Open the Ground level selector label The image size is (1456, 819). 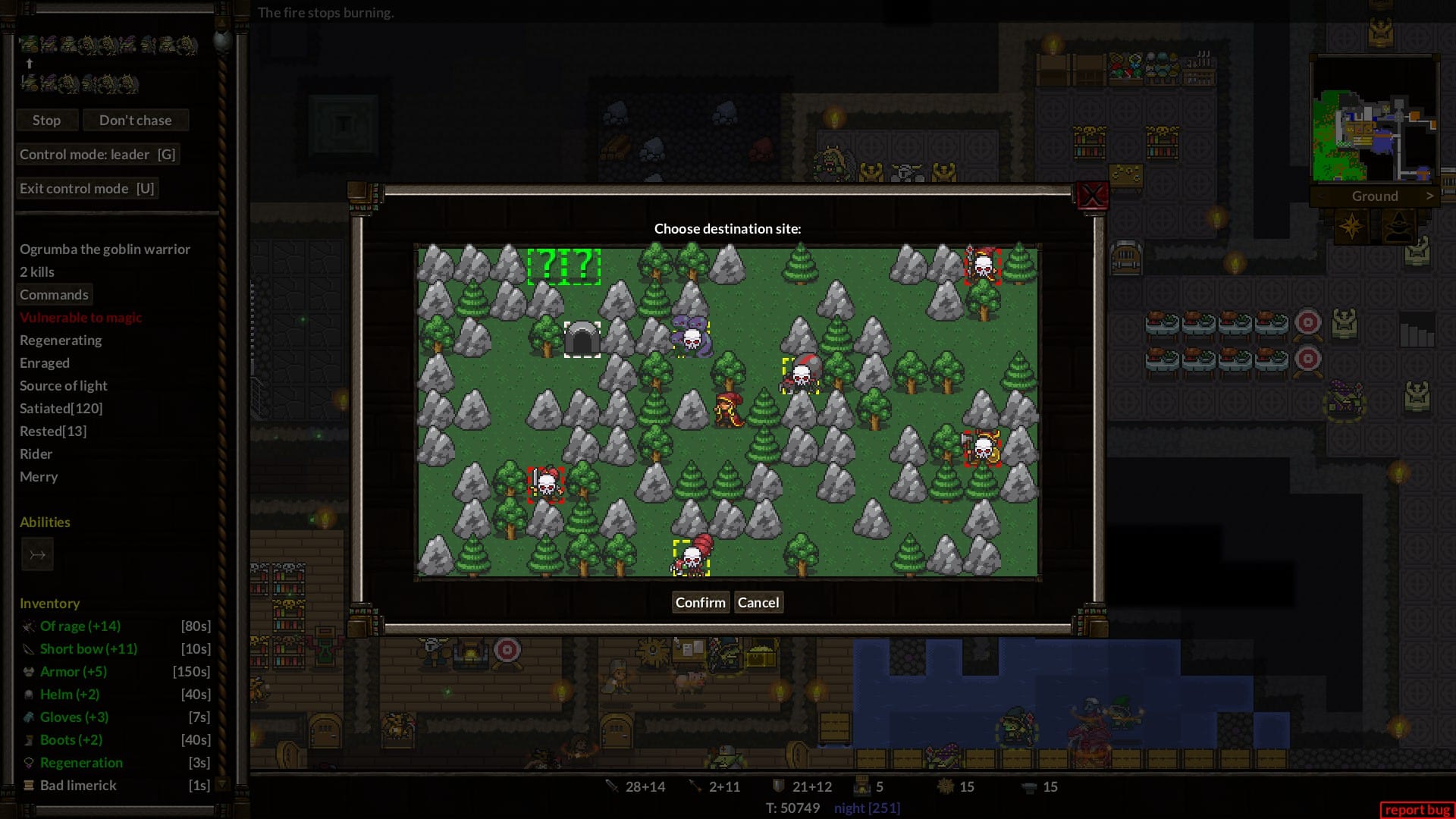click(1375, 196)
